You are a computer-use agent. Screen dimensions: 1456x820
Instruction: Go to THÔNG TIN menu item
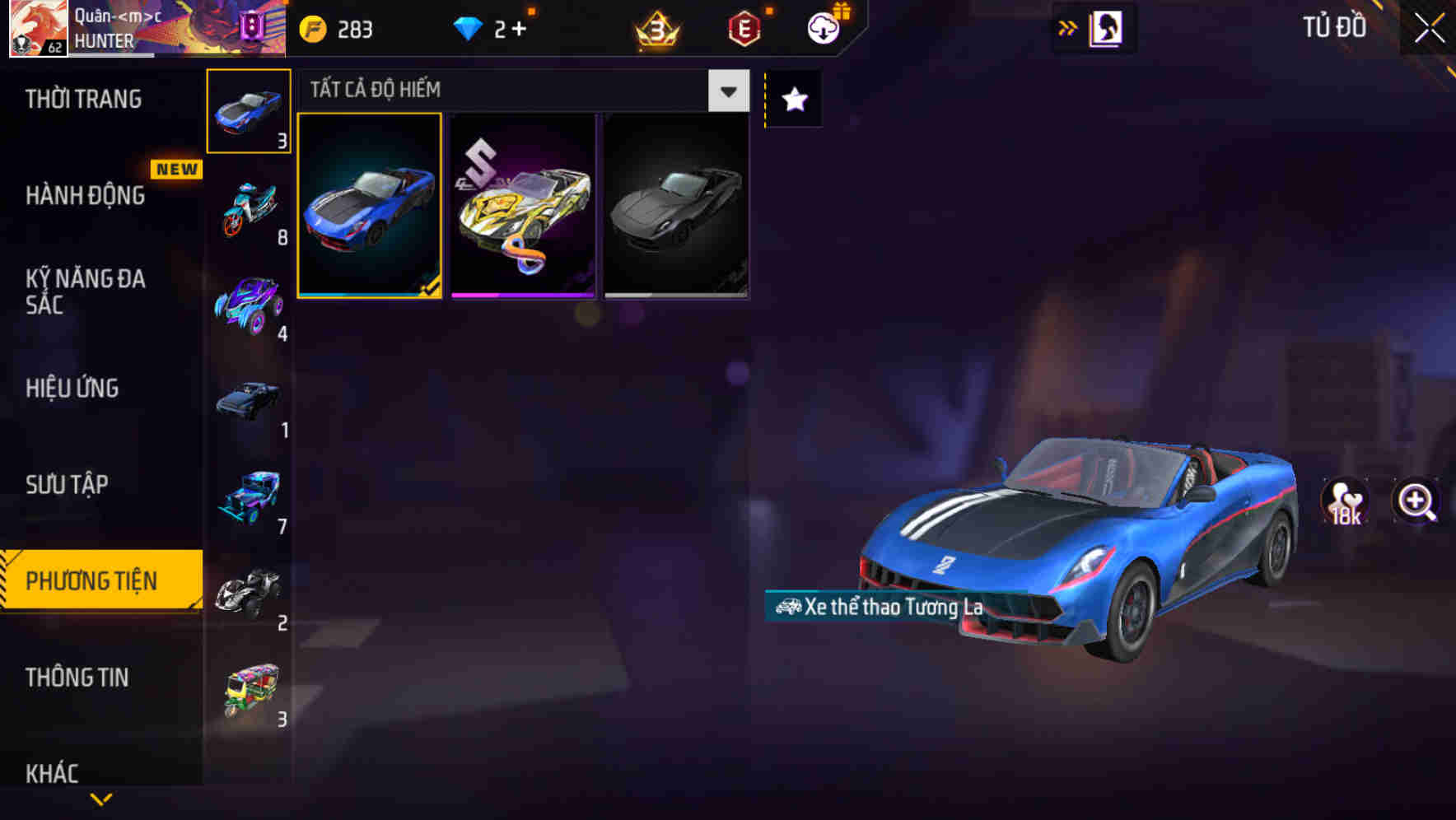(78, 678)
